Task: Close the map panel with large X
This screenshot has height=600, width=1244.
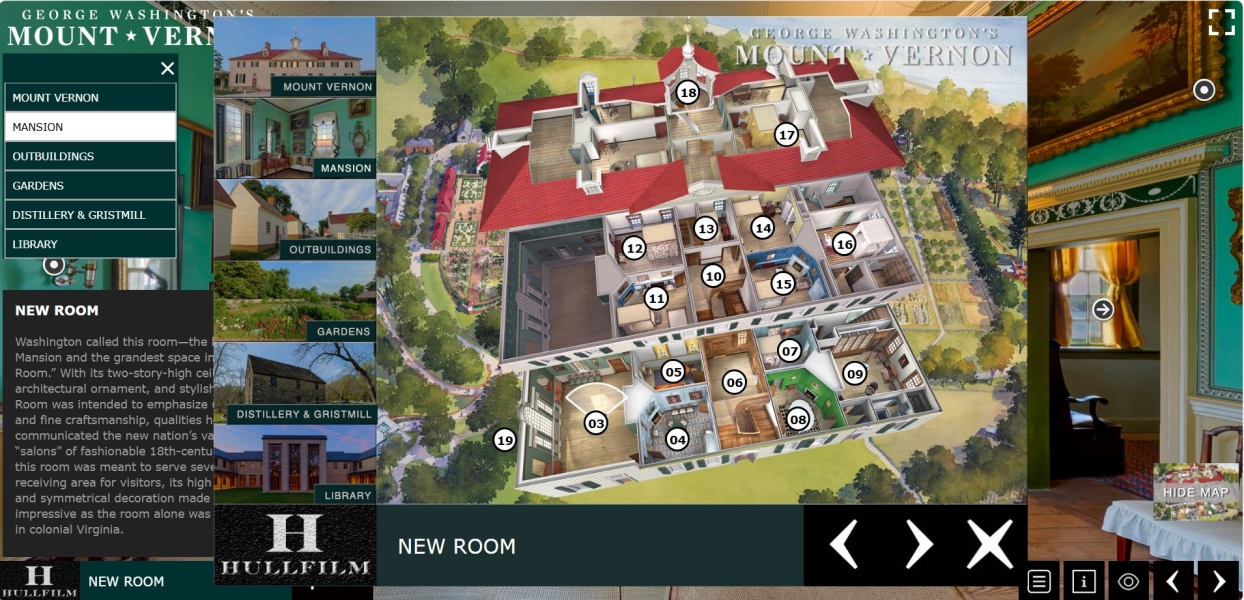Action: (989, 545)
